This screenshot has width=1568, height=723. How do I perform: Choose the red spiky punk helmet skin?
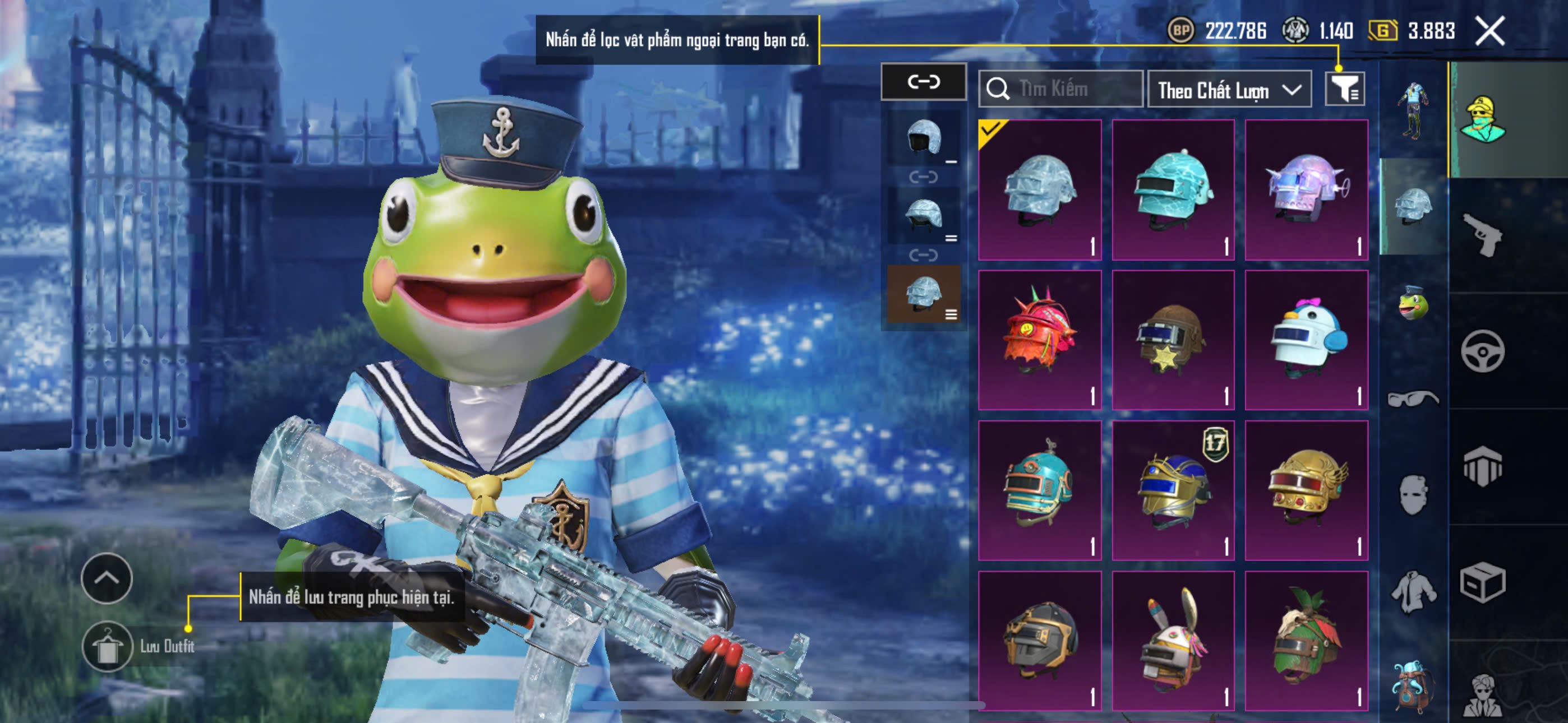tap(1040, 340)
